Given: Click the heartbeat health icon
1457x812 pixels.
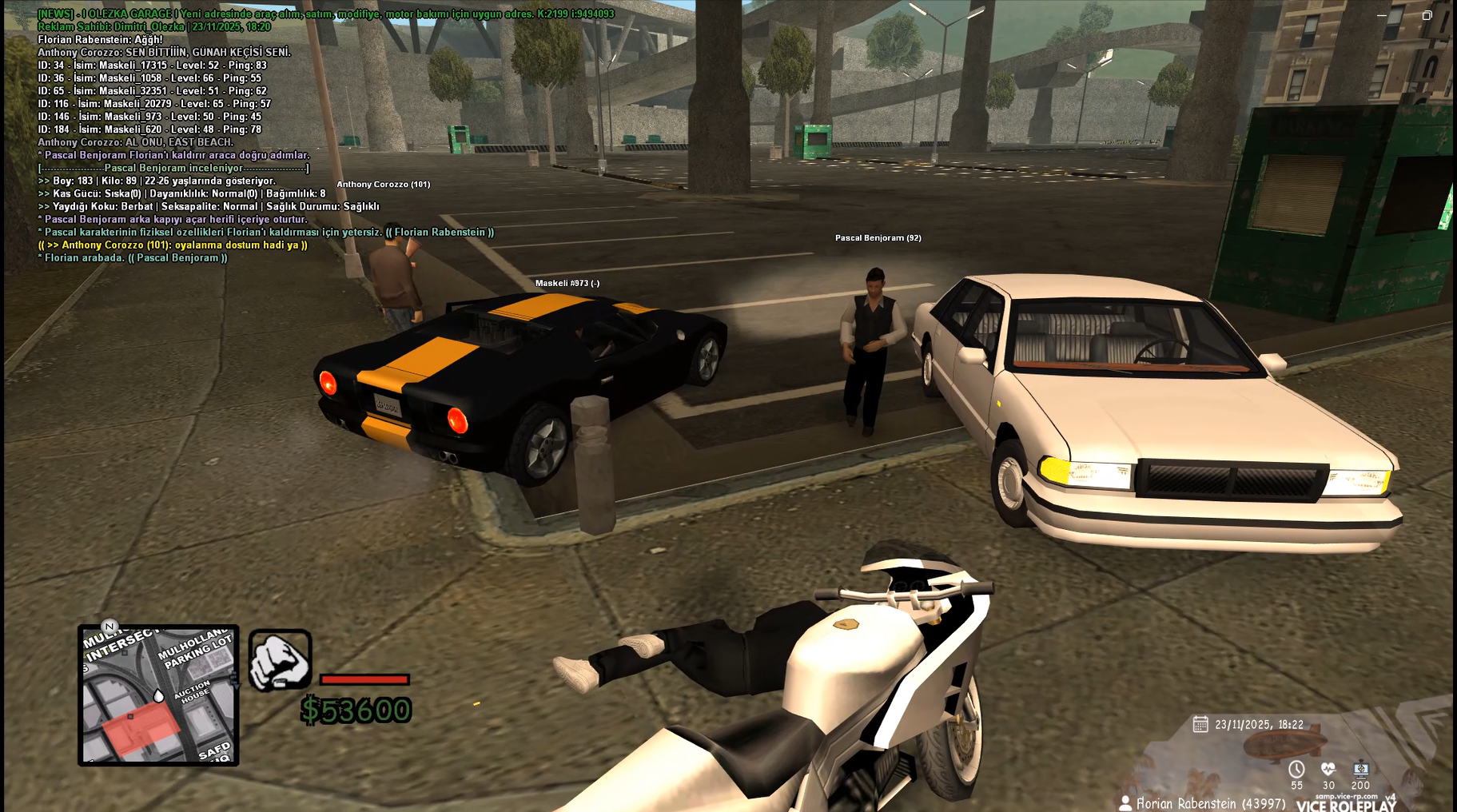Looking at the screenshot, I should (1328, 769).
